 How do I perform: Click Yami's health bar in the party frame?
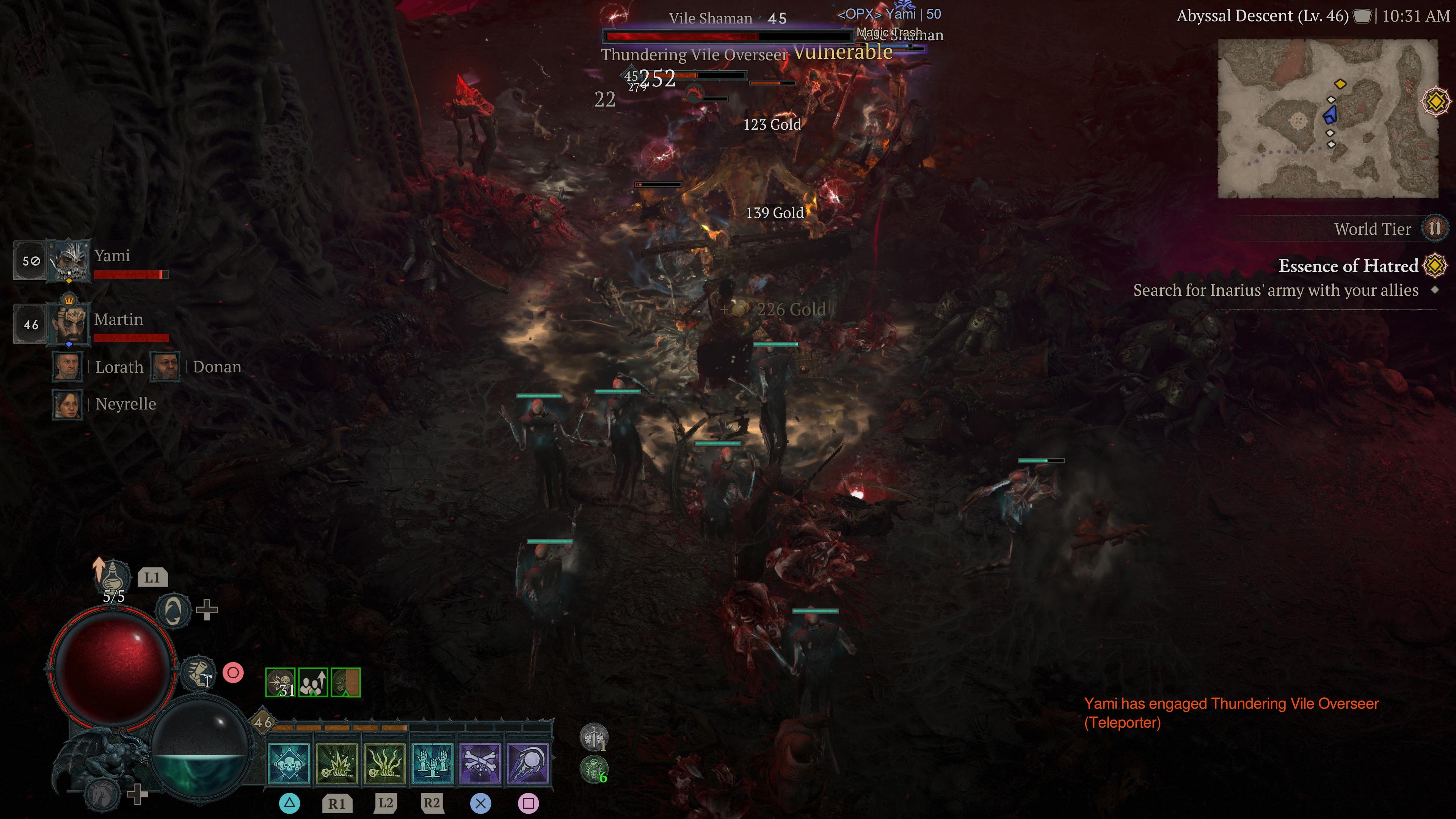[131, 274]
